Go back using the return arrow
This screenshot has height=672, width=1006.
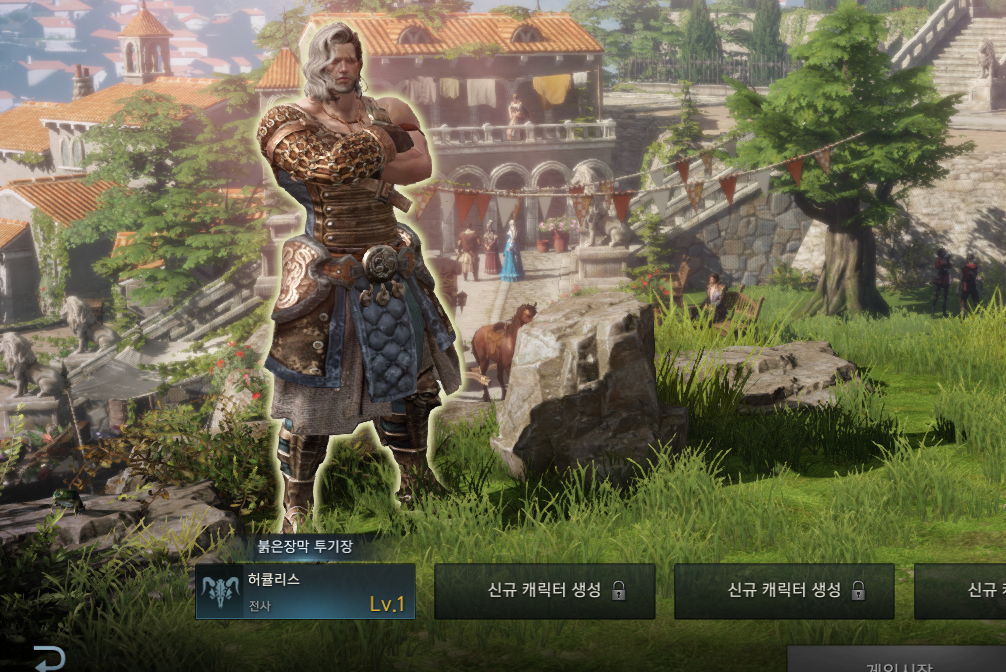coord(49,658)
